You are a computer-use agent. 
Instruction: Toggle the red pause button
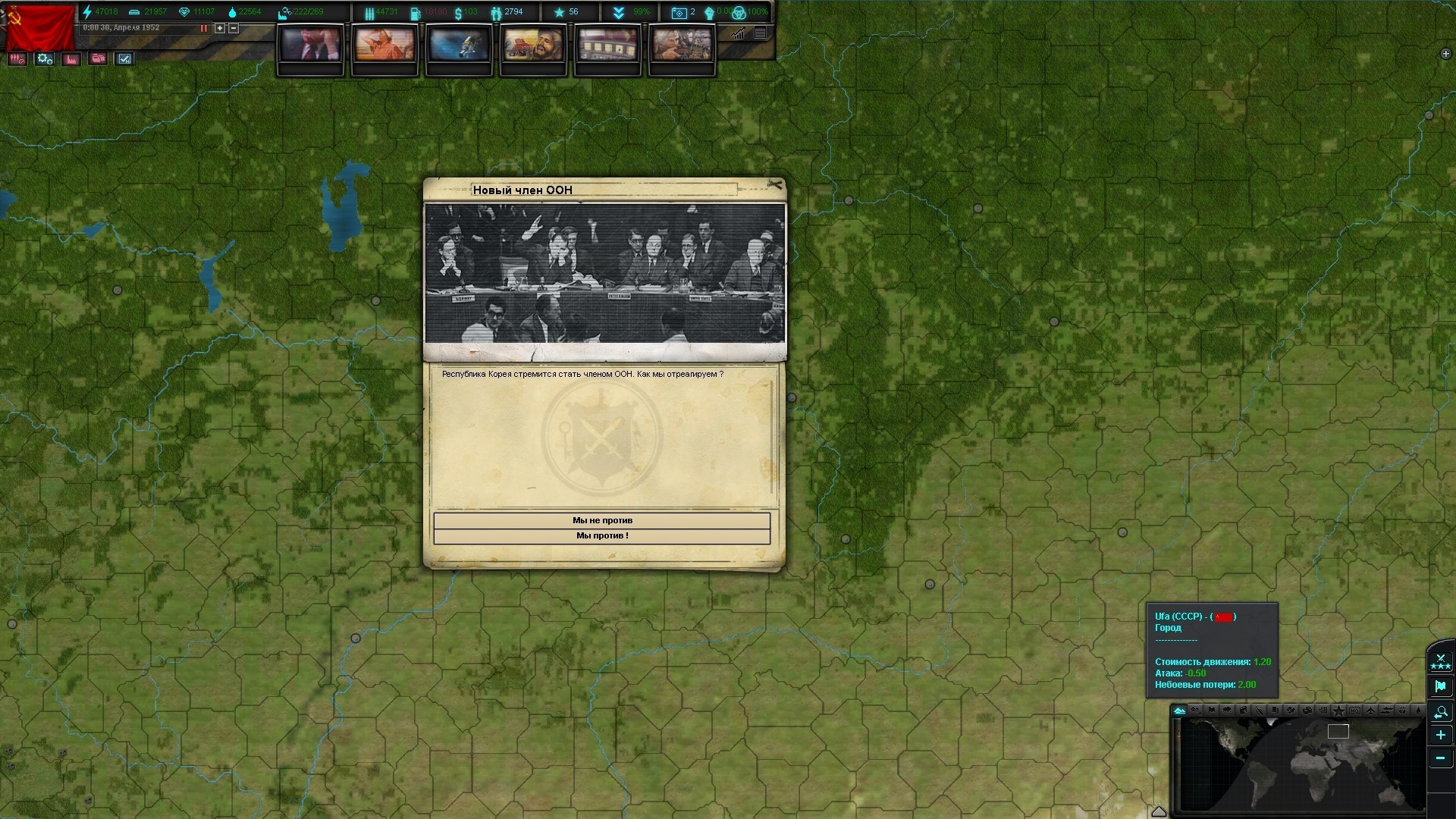click(203, 28)
